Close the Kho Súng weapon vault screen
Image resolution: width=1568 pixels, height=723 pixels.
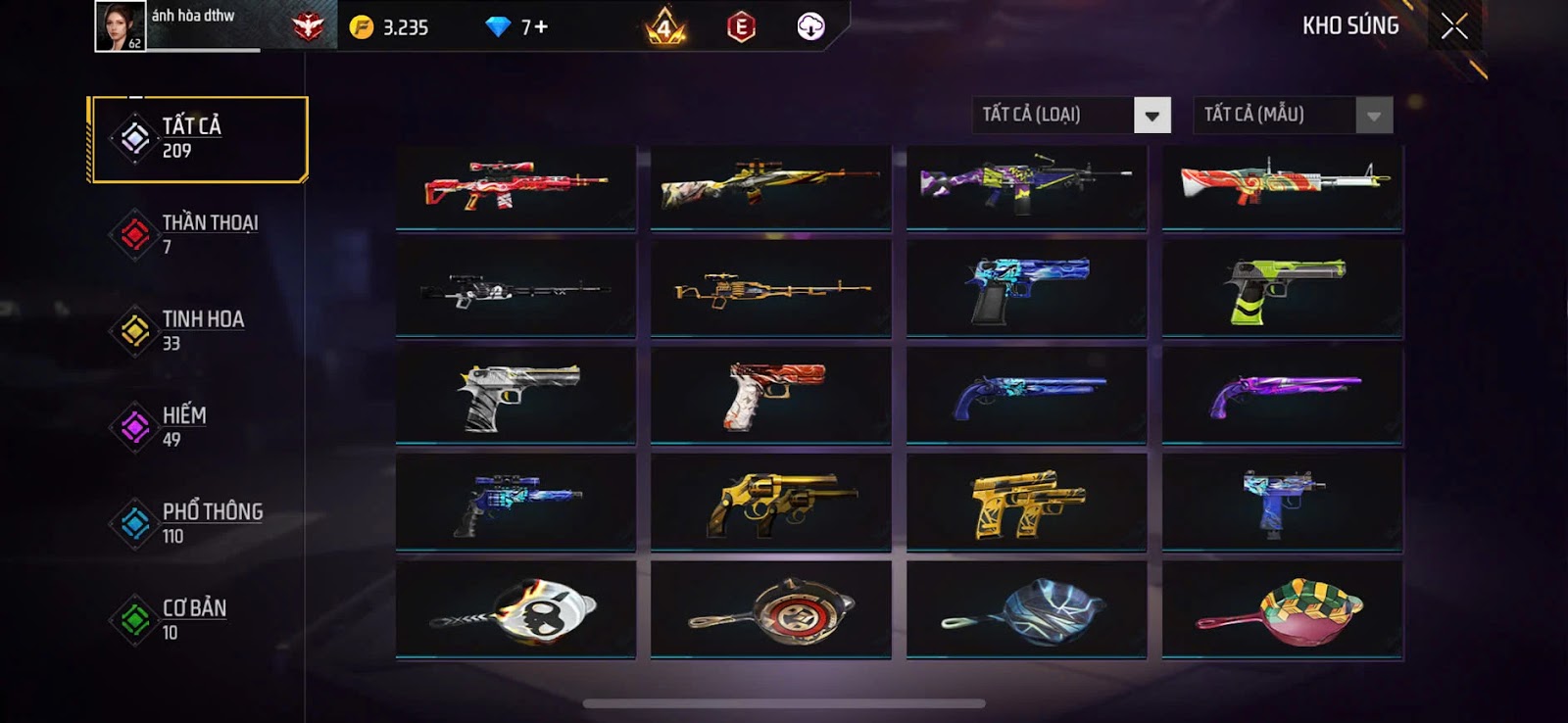(x=1454, y=26)
